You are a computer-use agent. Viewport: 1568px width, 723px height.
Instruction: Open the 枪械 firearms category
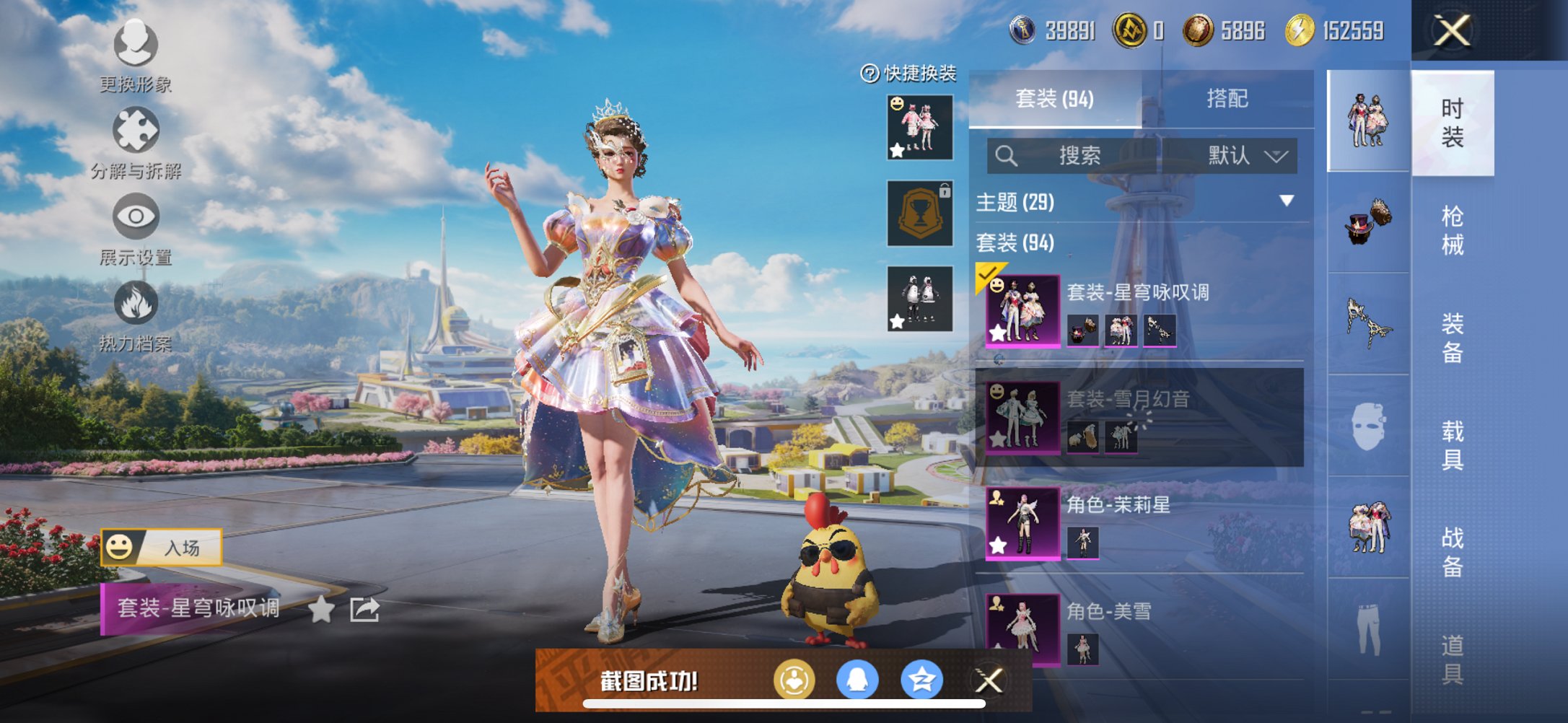[1452, 231]
